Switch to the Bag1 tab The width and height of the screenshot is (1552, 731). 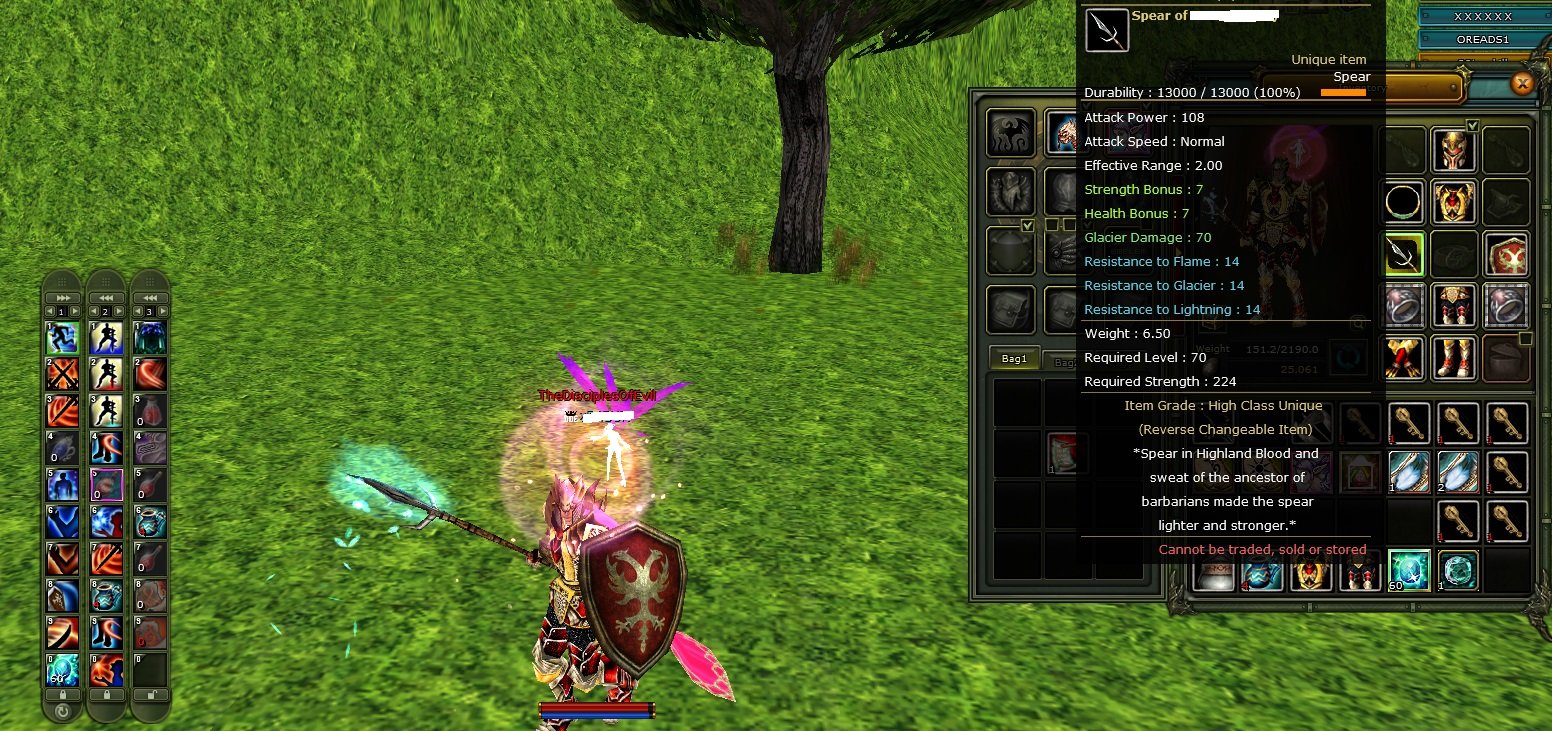pyautogui.click(x=1014, y=359)
